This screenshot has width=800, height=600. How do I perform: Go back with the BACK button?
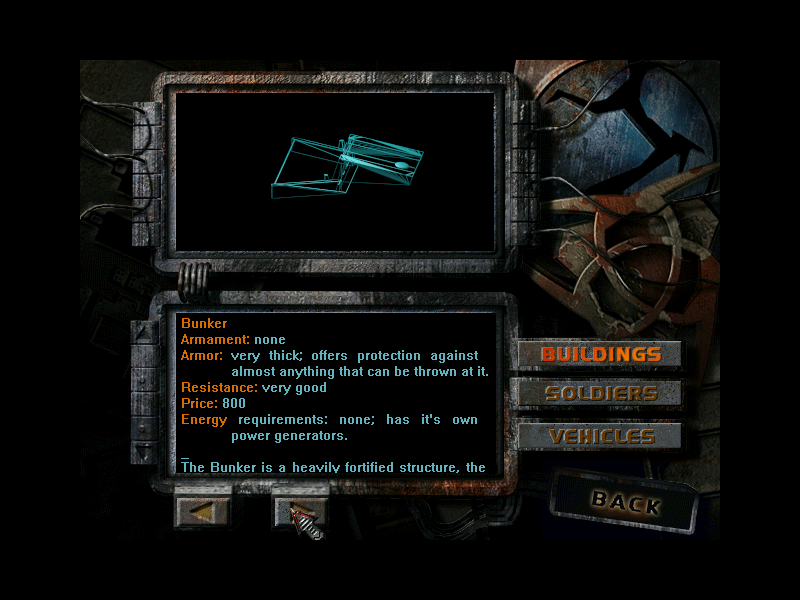(625, 502)
